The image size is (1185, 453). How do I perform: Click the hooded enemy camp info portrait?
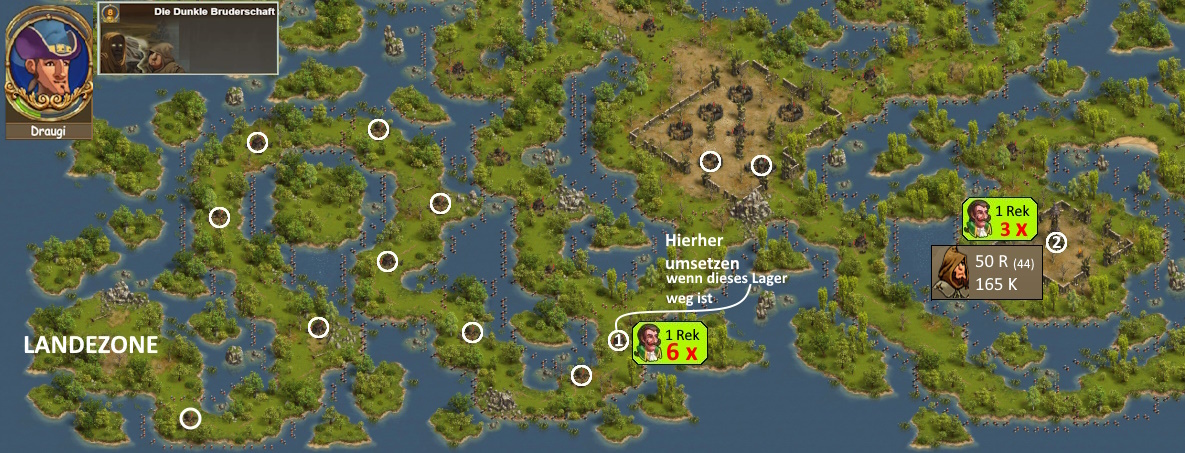click(952, 273)
